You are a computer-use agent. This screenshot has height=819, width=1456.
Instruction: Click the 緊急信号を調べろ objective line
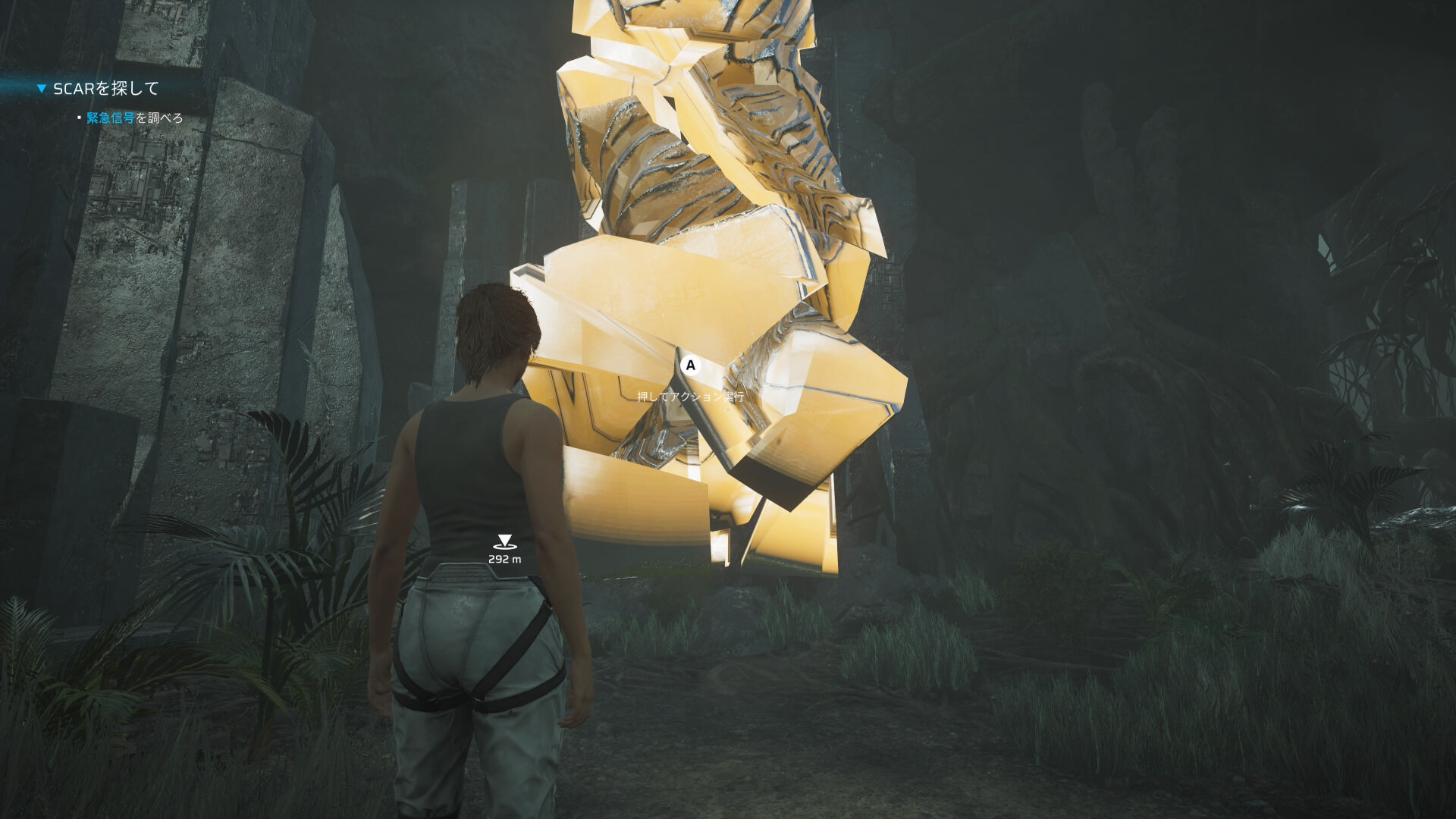point(134,118)
